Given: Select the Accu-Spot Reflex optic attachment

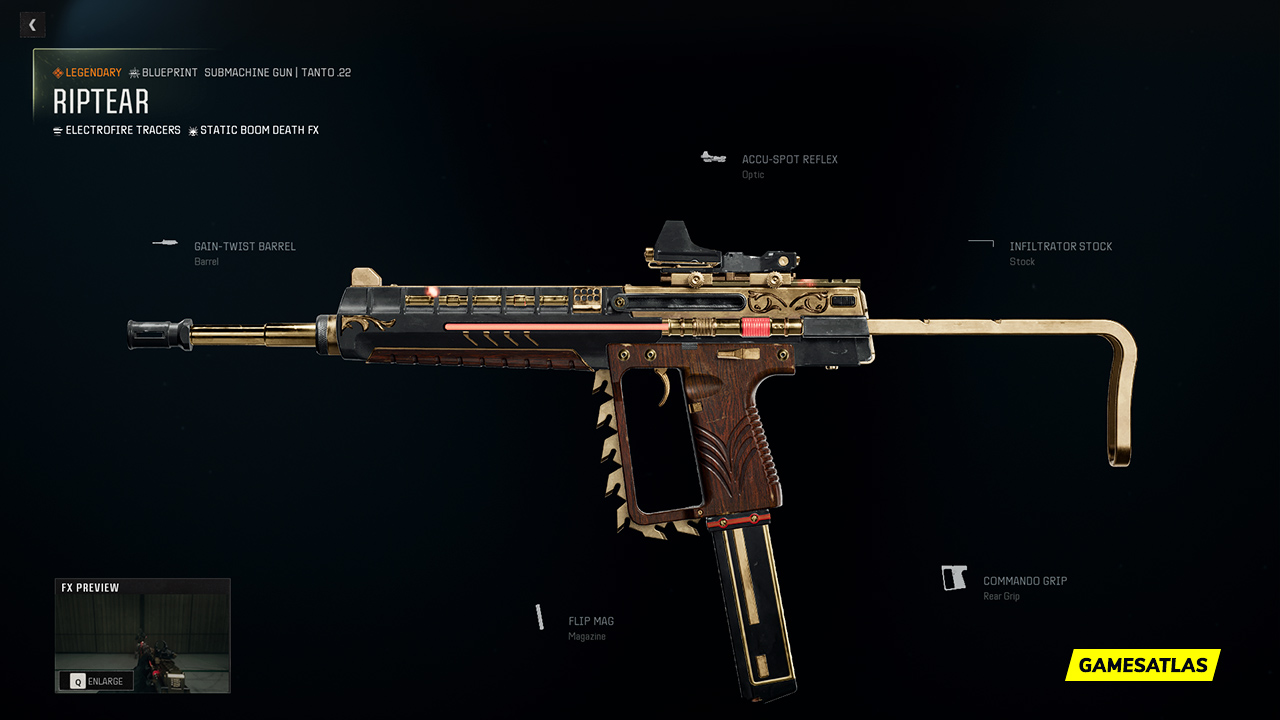Looking at the screenshot, I should pyautogui.click(x=789, y=160).
